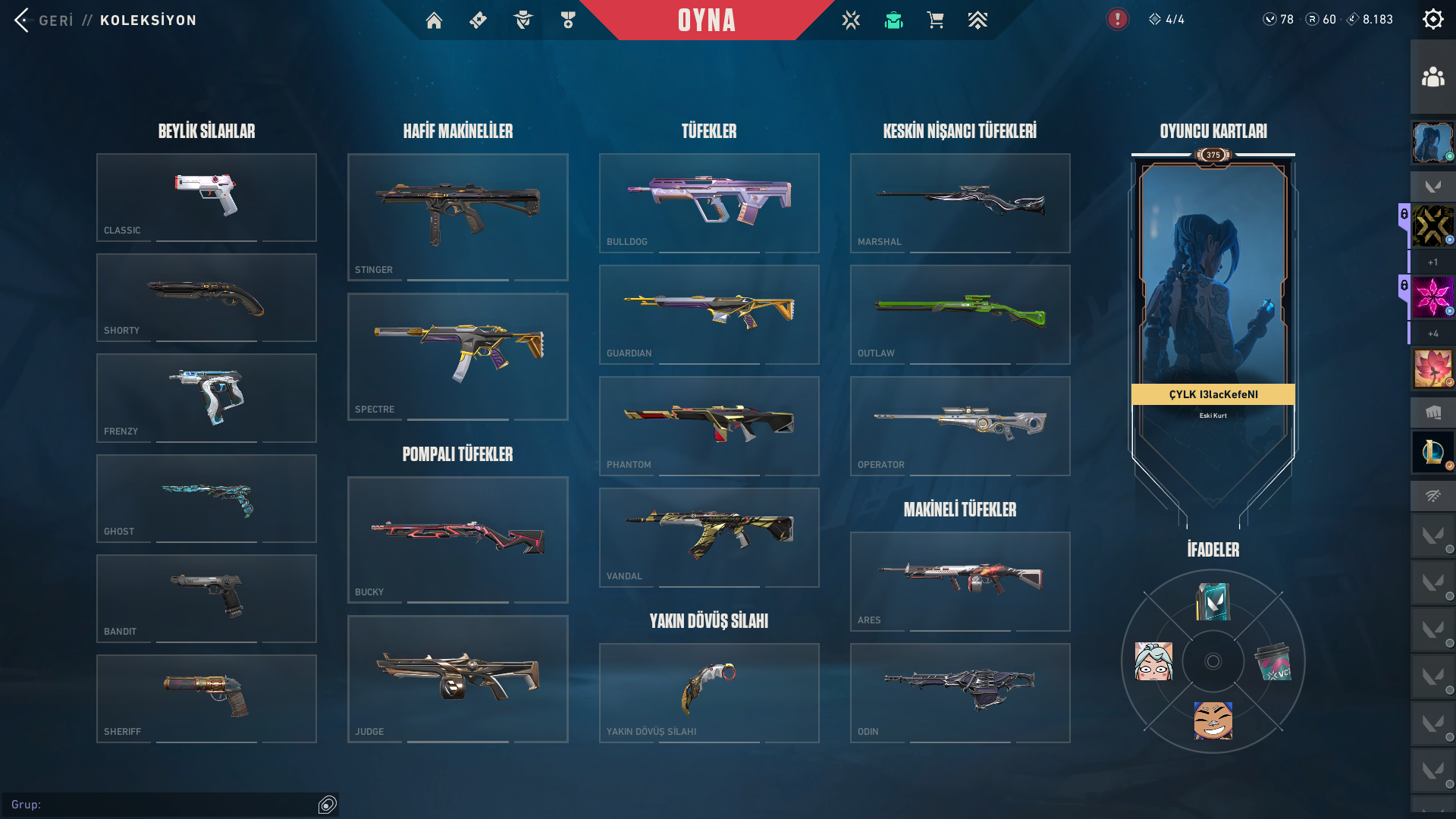Open the Vandal rifle slot
Screen dimensions: 1456x819
click(x=709, y=537)
